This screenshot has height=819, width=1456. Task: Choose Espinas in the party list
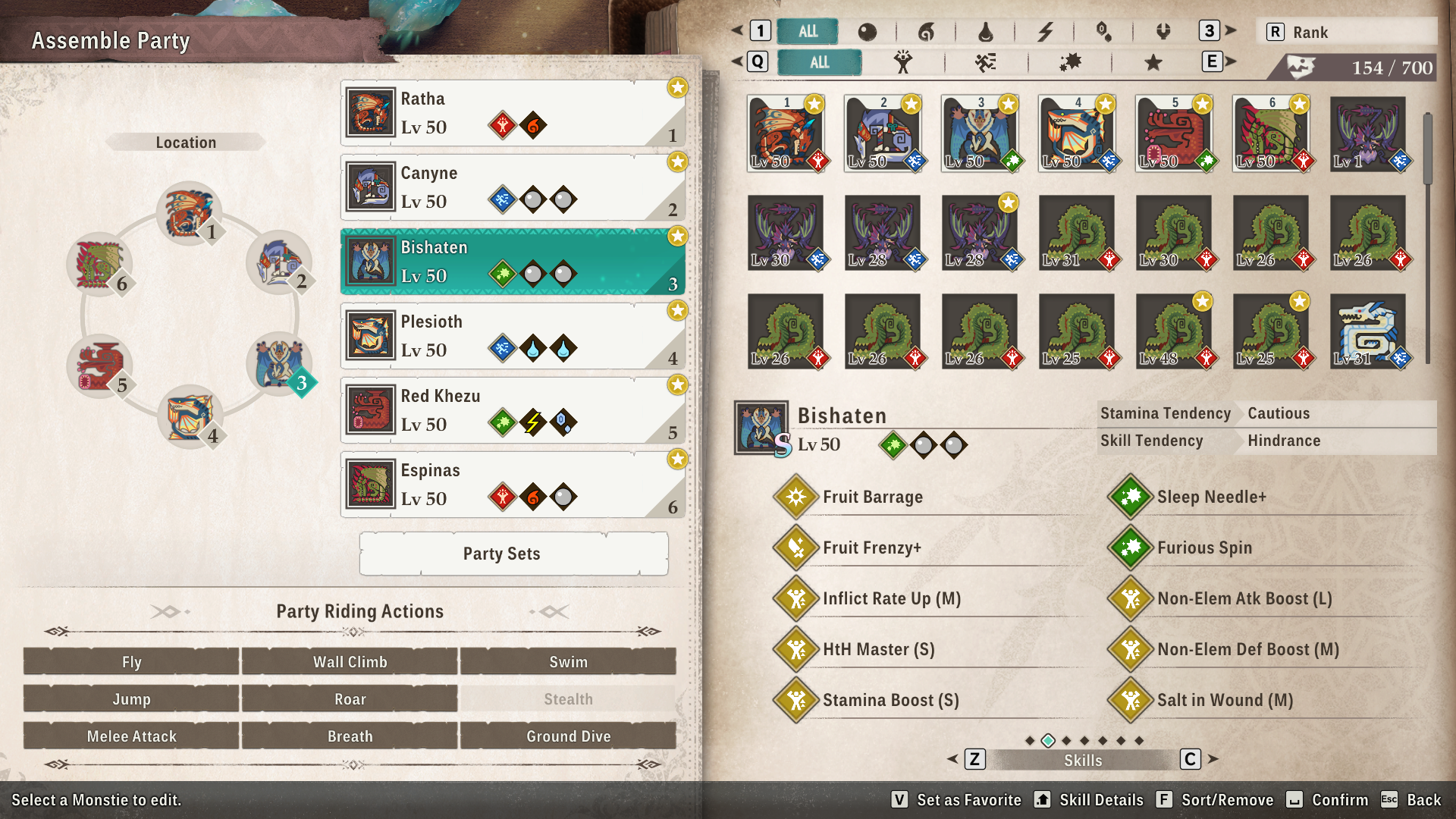pos(513,485)
